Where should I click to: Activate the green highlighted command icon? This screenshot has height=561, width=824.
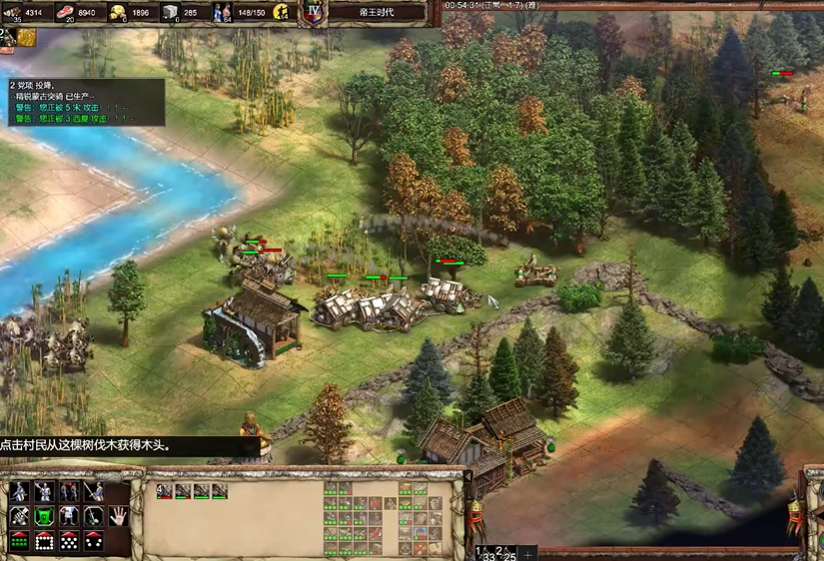[44, 516]
